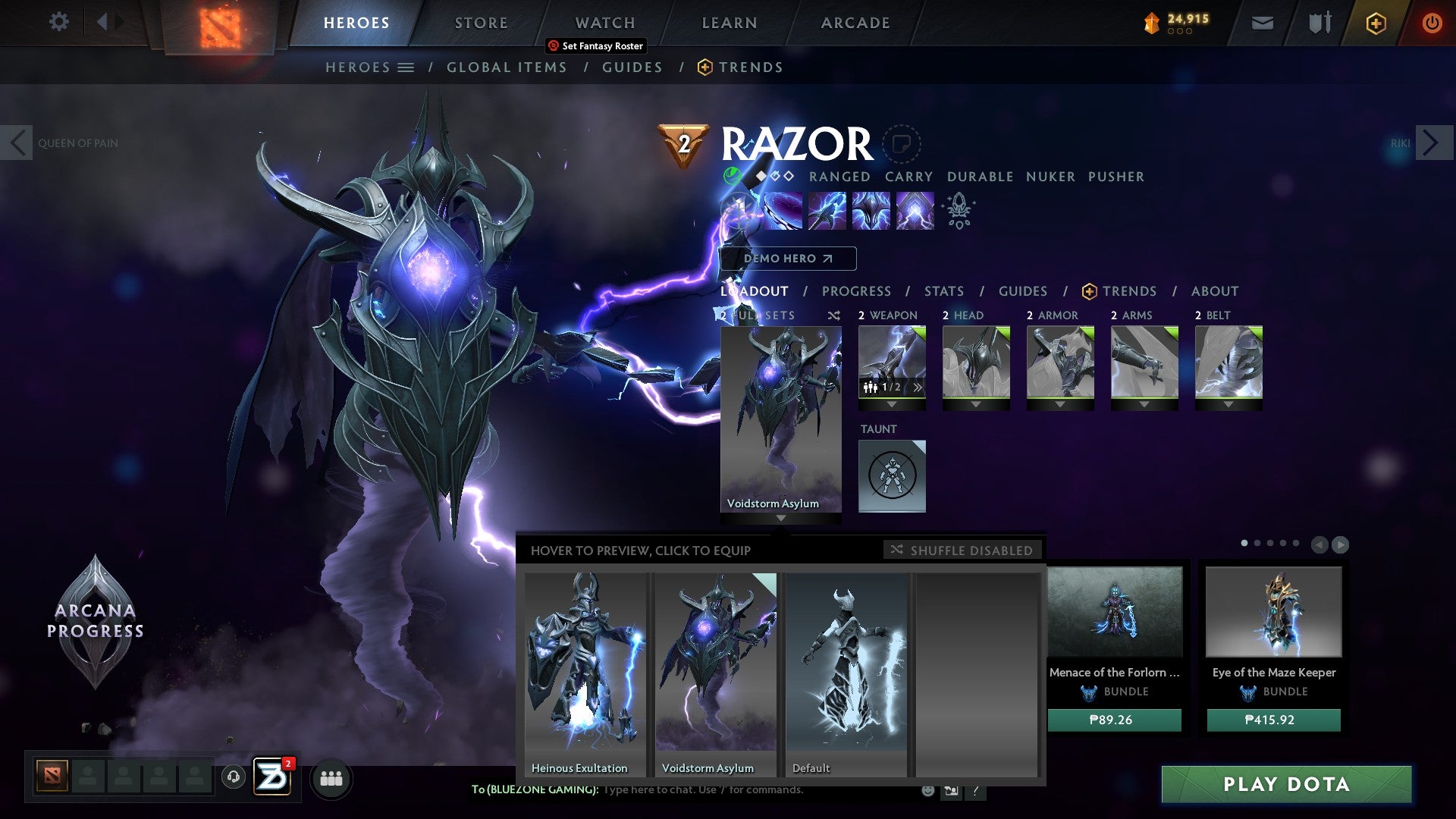Open the Head slot dropdown arrow
The width and height of the screenshot is (1456, 819).
(x=975, y=404)
